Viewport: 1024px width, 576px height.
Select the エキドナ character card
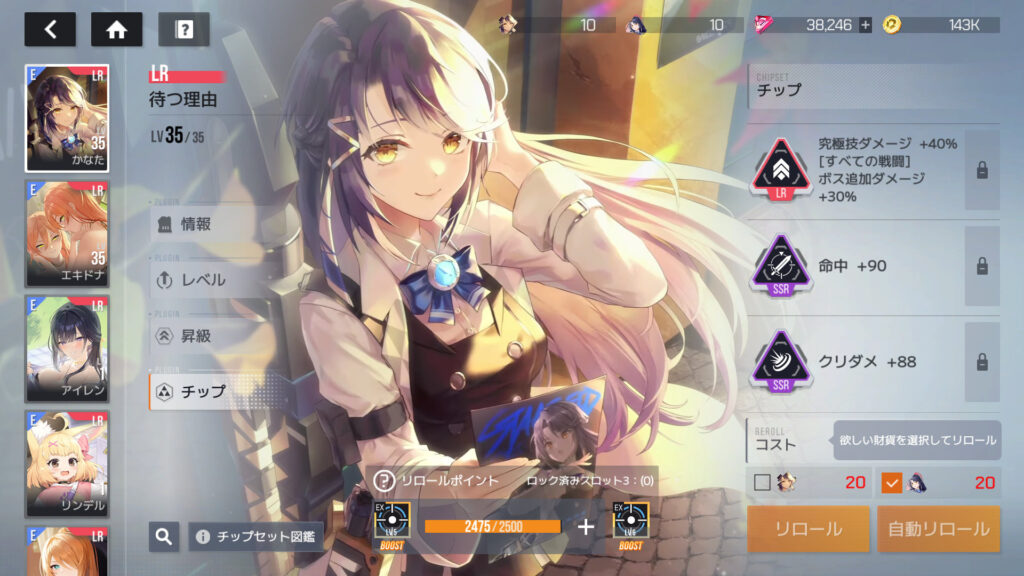67,234
